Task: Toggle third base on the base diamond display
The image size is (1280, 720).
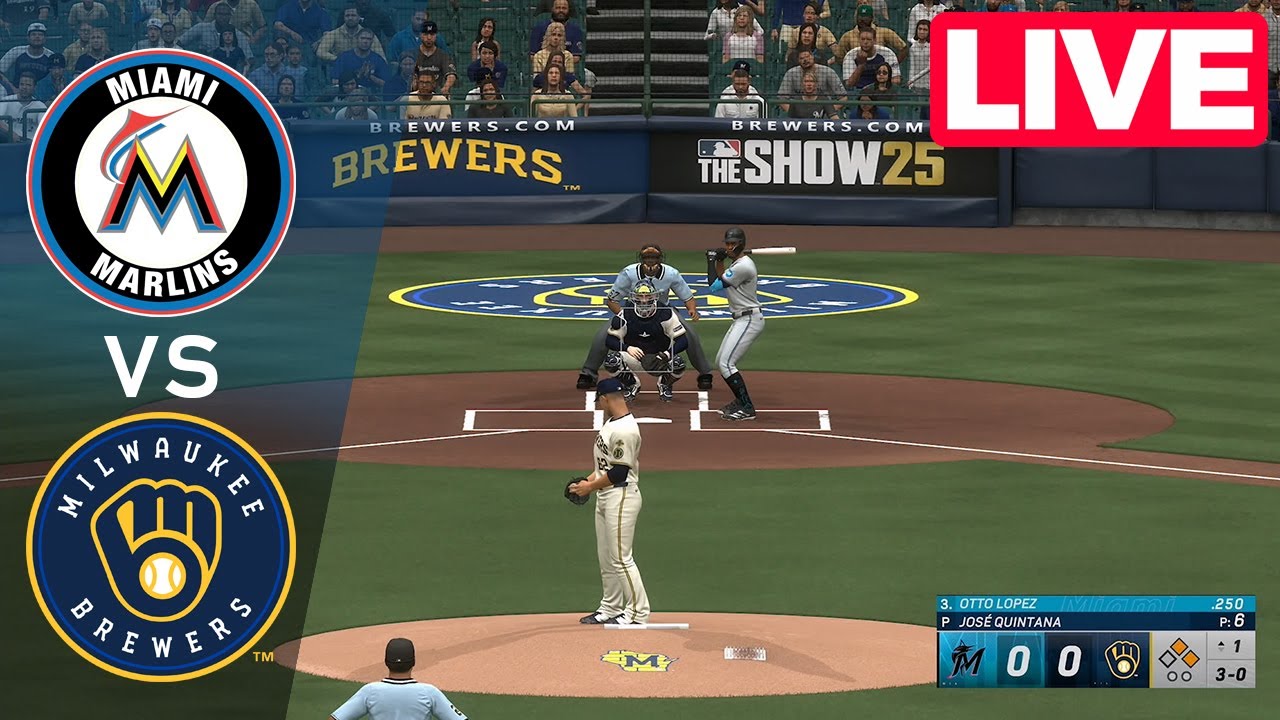Action: click(1169, 659)
